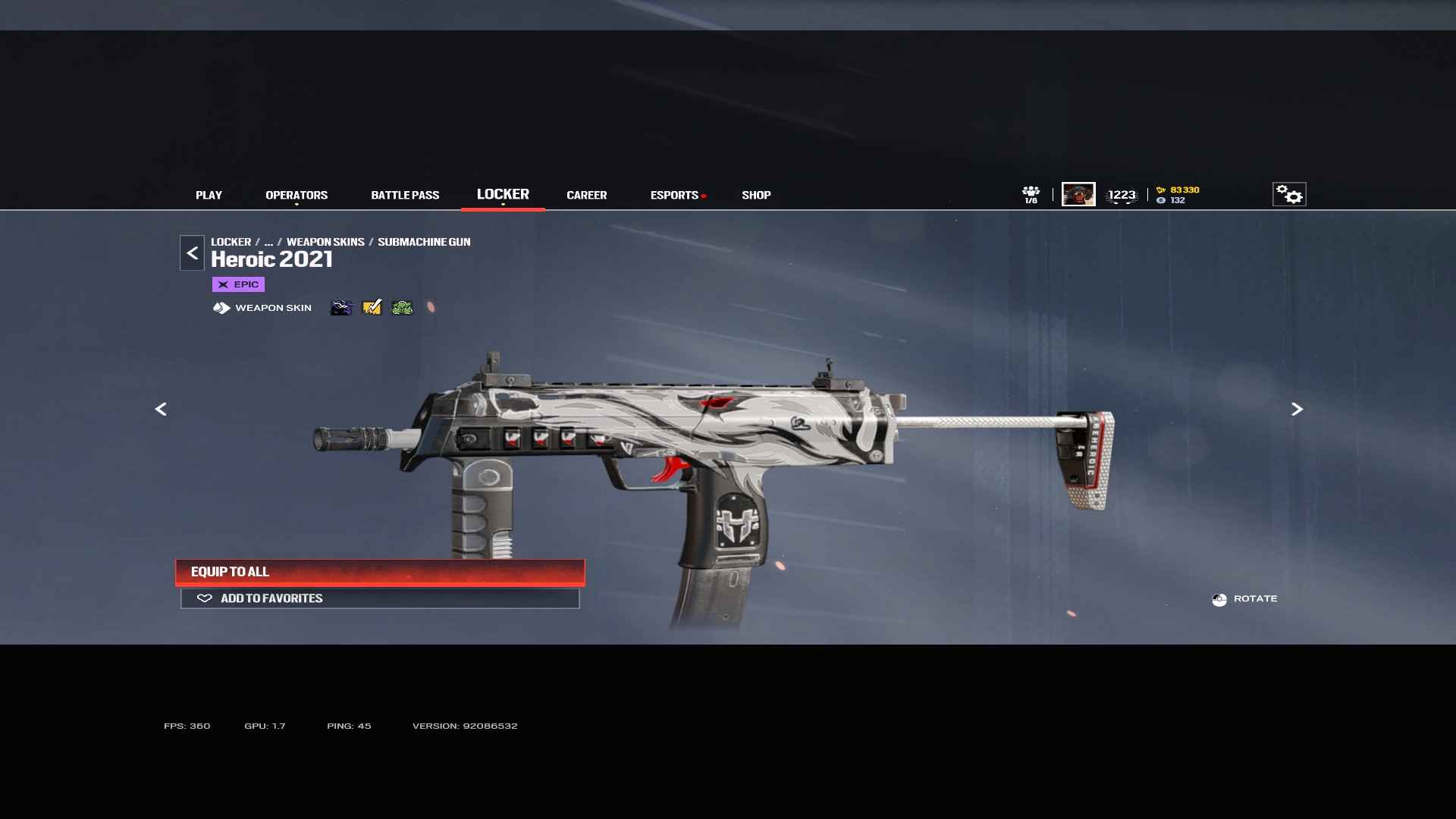Go back with the arrow button
1456x819 pixels.
coord(192,253)
